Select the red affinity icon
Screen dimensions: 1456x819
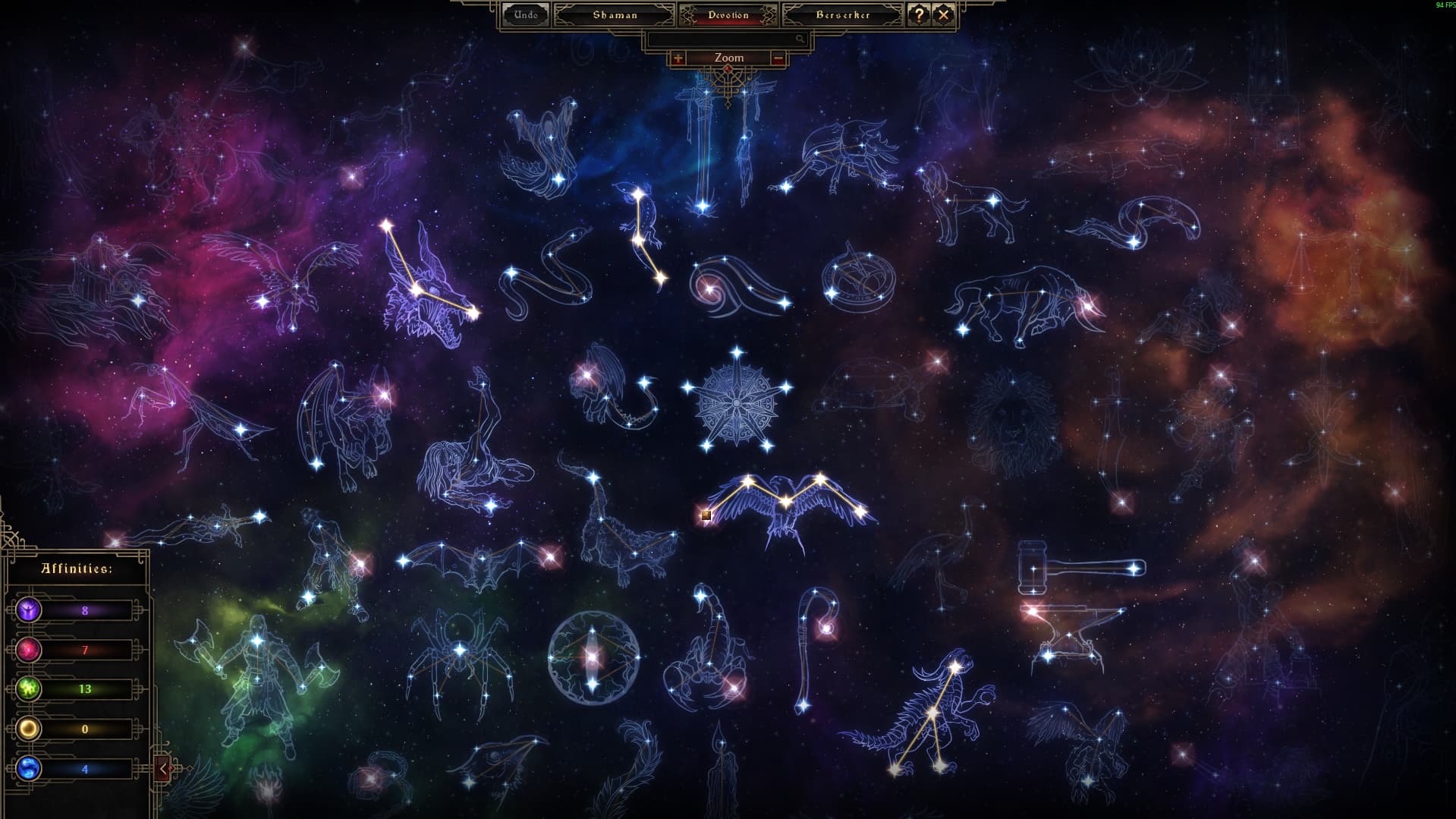(30, 650)
